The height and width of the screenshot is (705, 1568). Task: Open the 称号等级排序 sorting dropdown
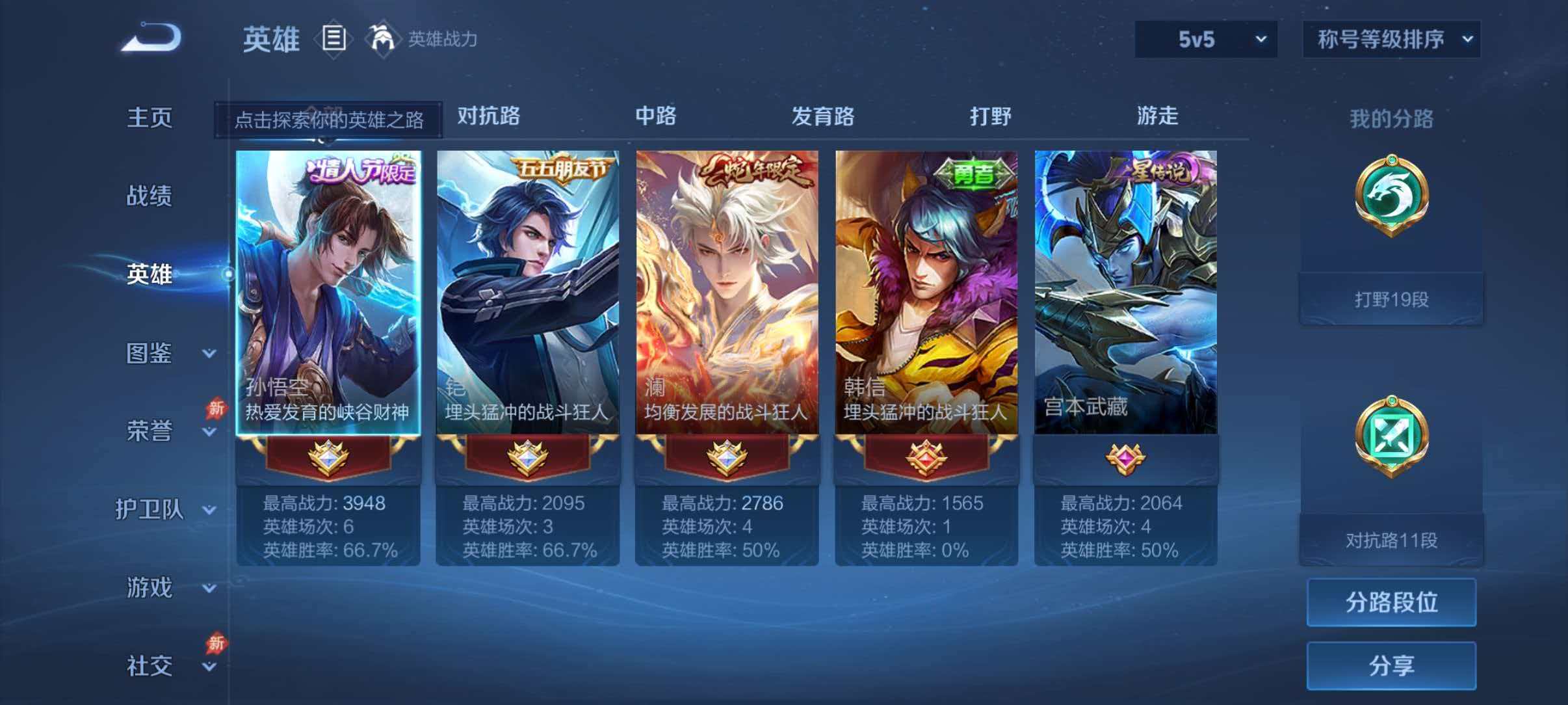pyautogui.click(x=1391, y=40)
